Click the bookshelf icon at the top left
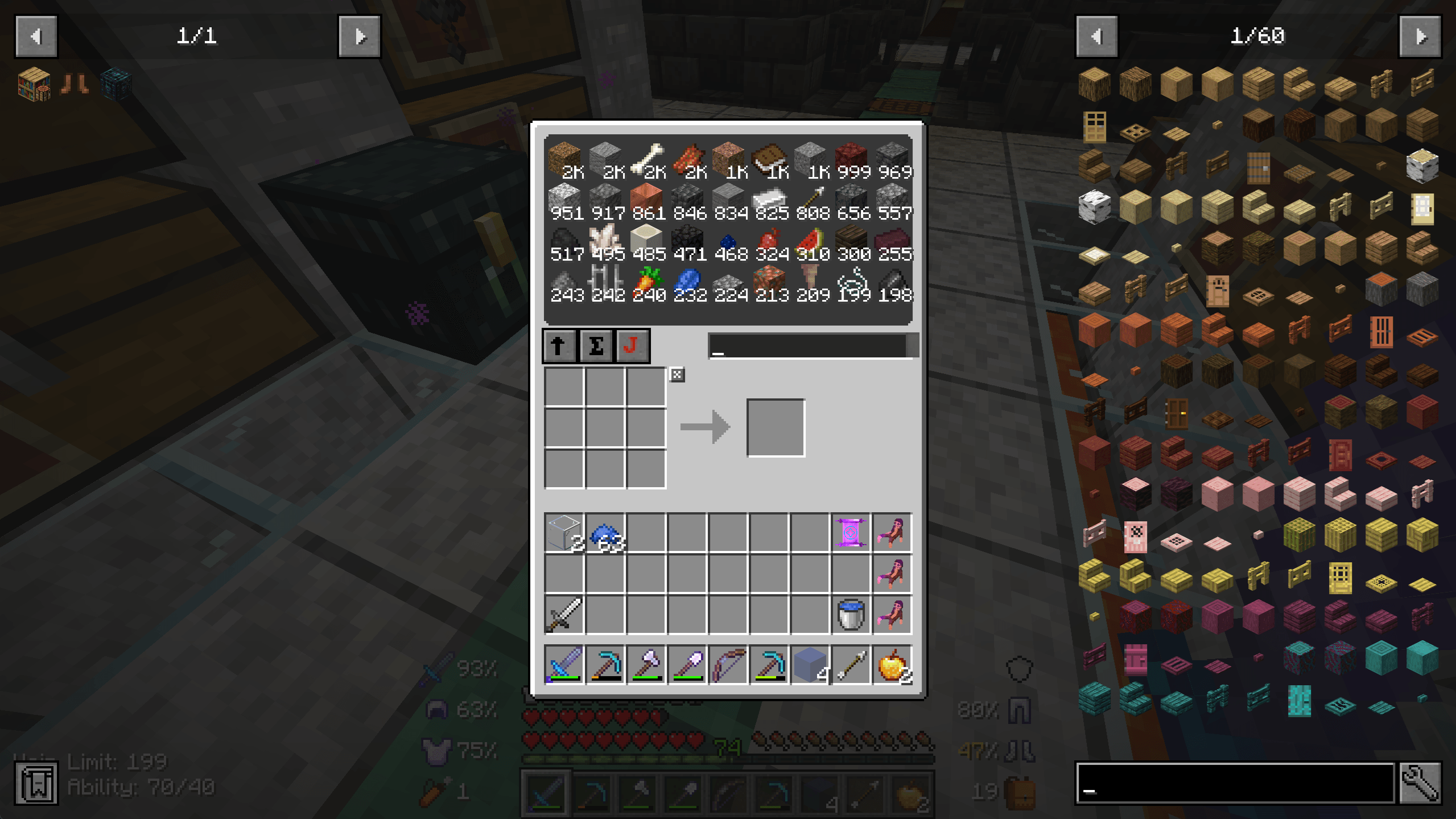 (x=32, y=84)
